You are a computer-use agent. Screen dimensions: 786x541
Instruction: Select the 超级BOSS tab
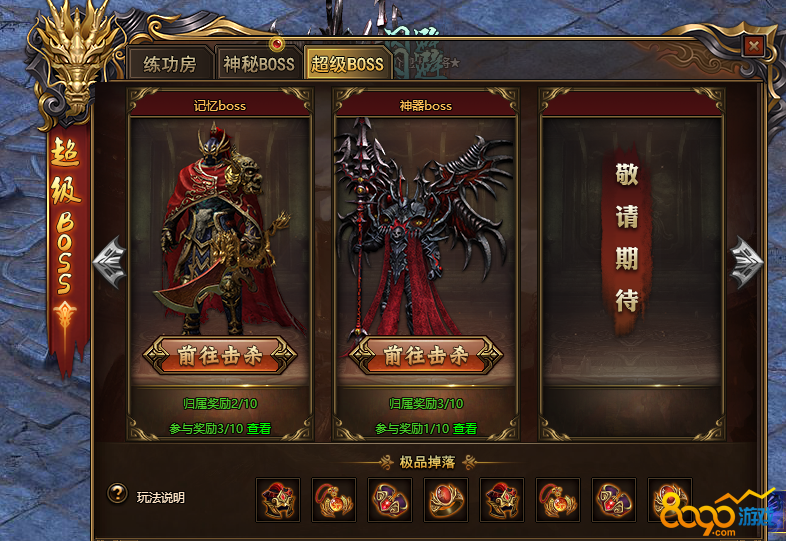(x=346, y=65)
